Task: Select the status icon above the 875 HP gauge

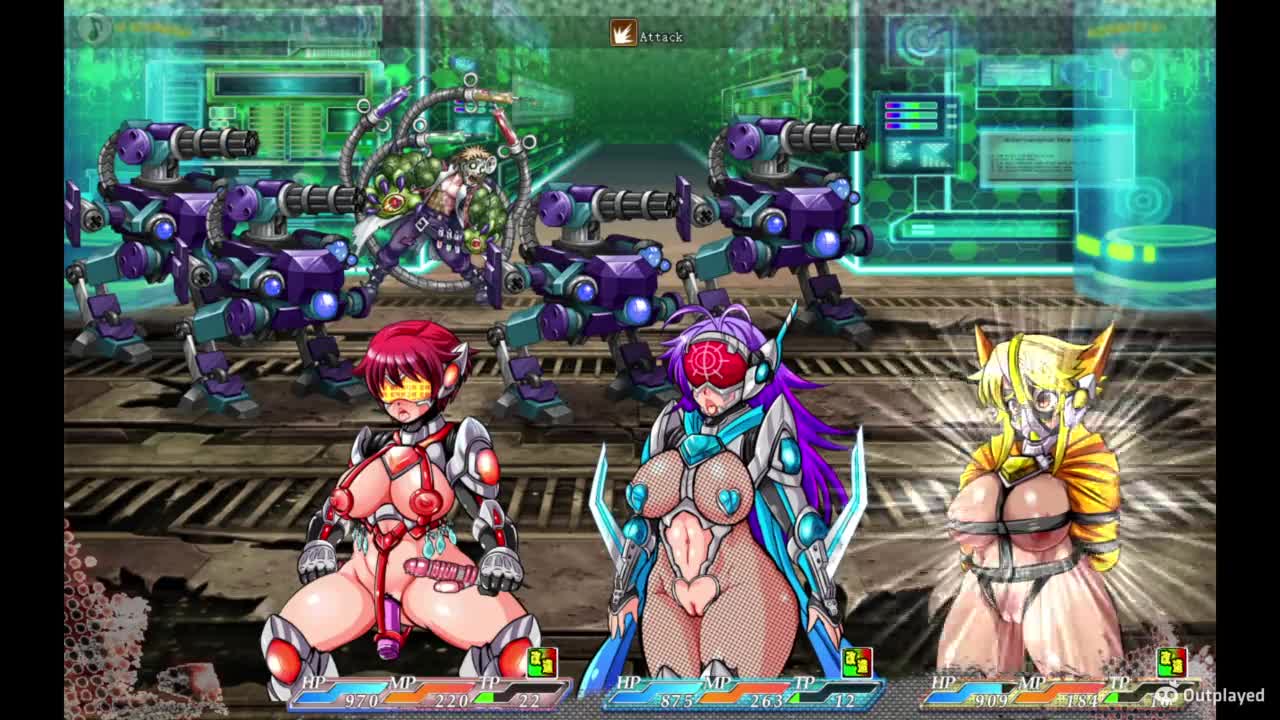Action: pyautogui.click(x=856, y=662)
